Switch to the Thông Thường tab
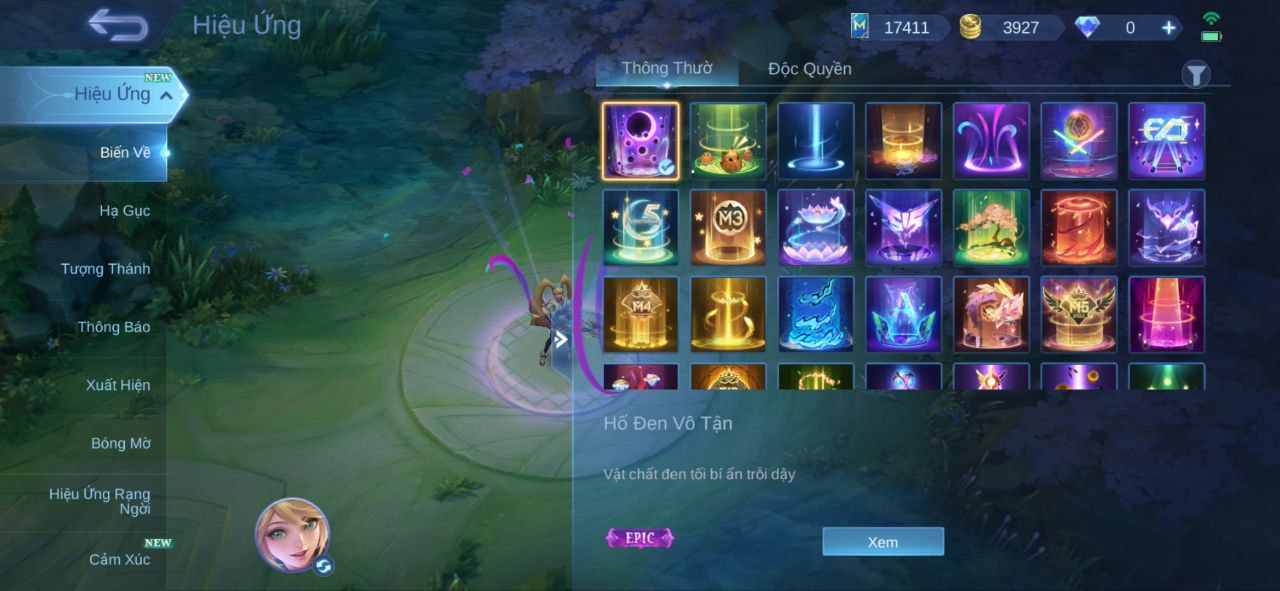Image resolution: width=1280 pixels, height=591 pixels. click(667, 68)
